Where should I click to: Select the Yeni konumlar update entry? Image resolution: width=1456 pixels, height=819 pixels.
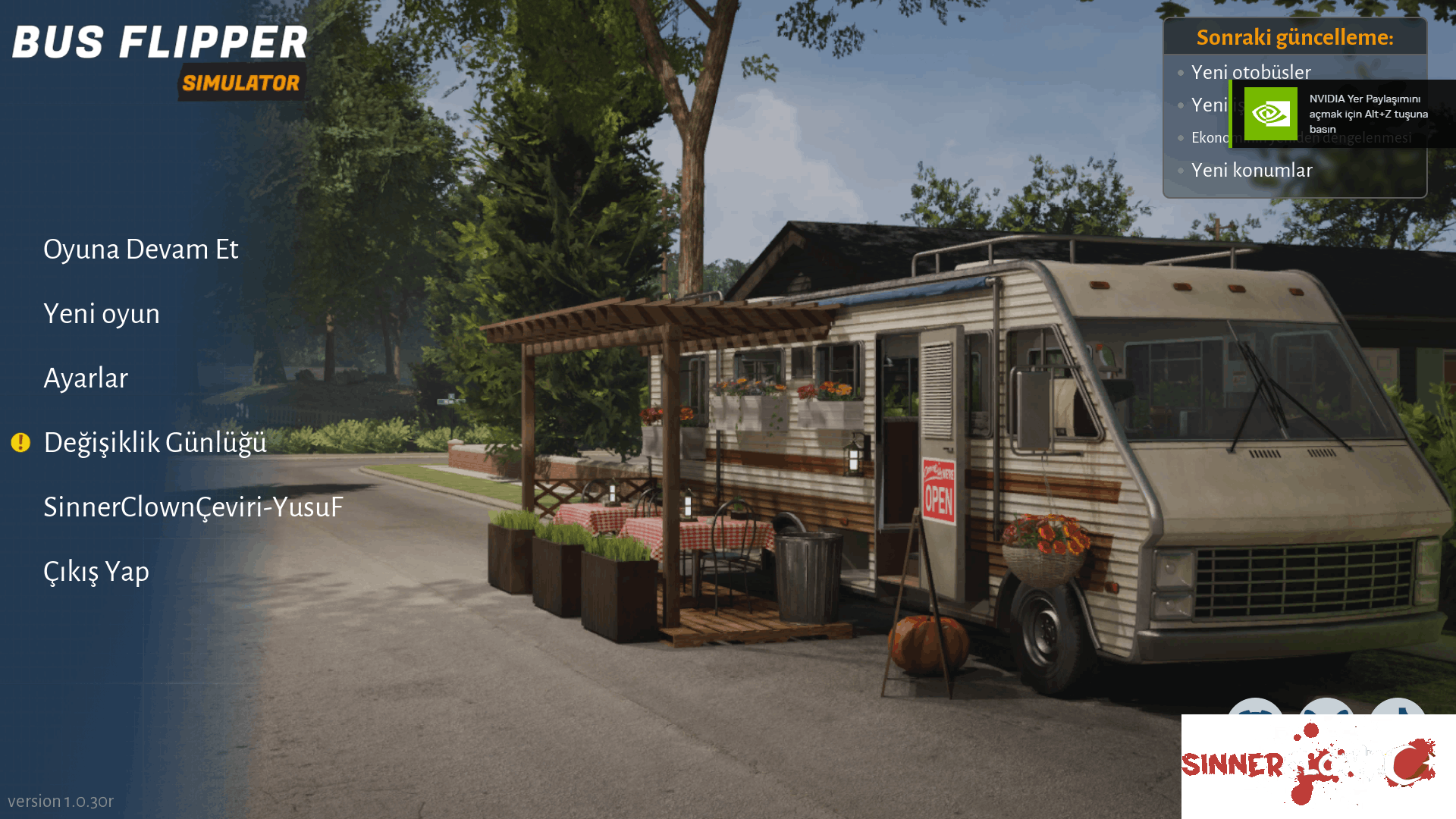[x=1251, y=170]
